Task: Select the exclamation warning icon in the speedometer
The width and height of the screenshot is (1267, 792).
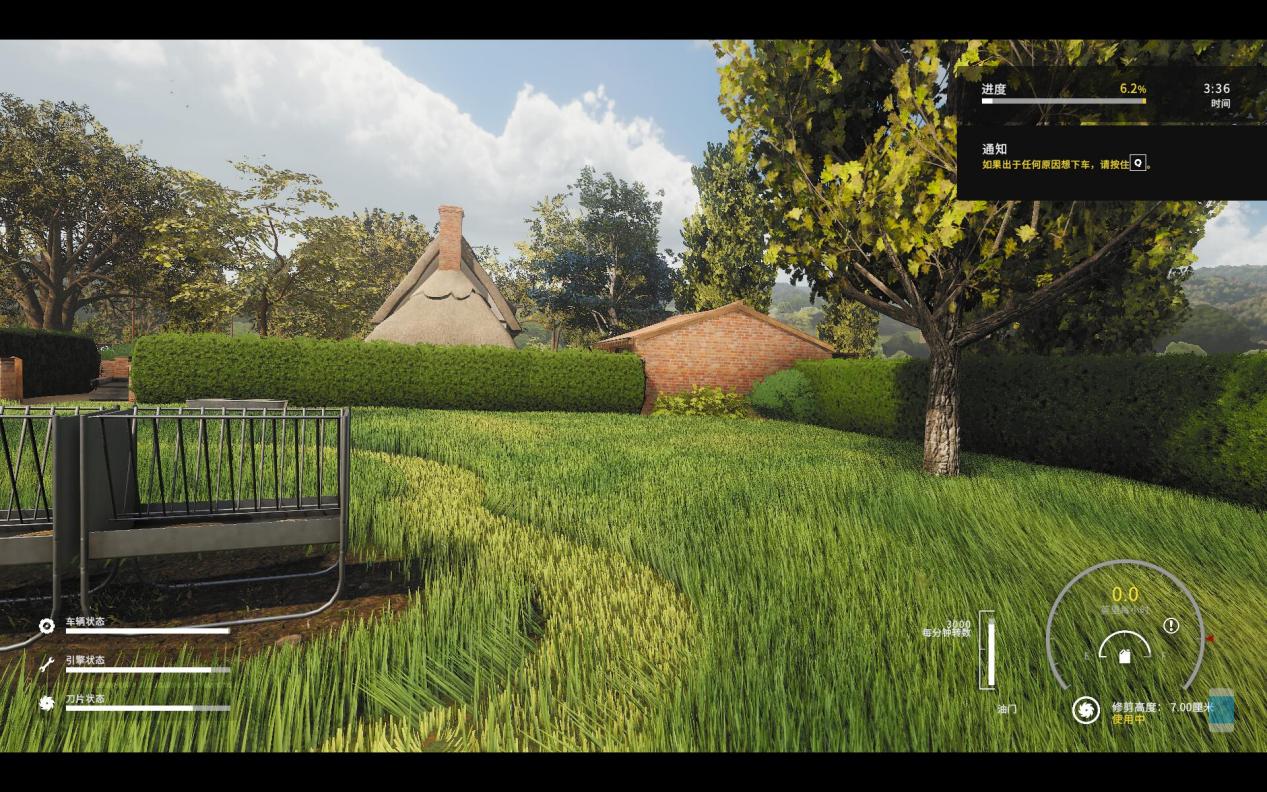Action: tap(1171, 626)
